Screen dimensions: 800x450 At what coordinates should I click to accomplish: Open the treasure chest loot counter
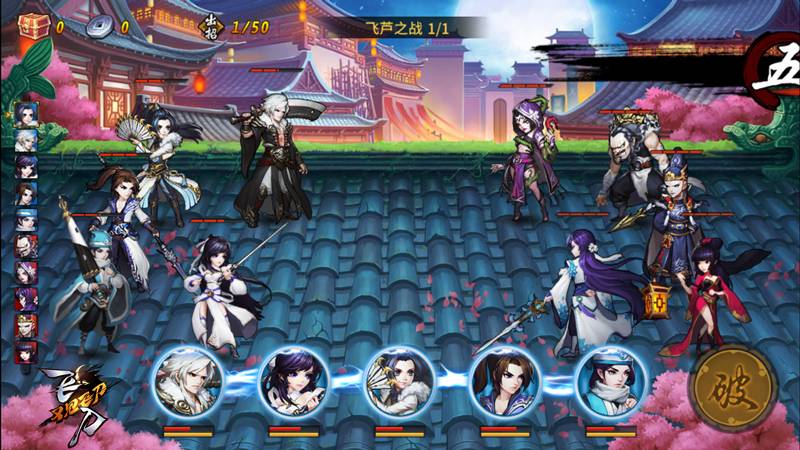34,26
